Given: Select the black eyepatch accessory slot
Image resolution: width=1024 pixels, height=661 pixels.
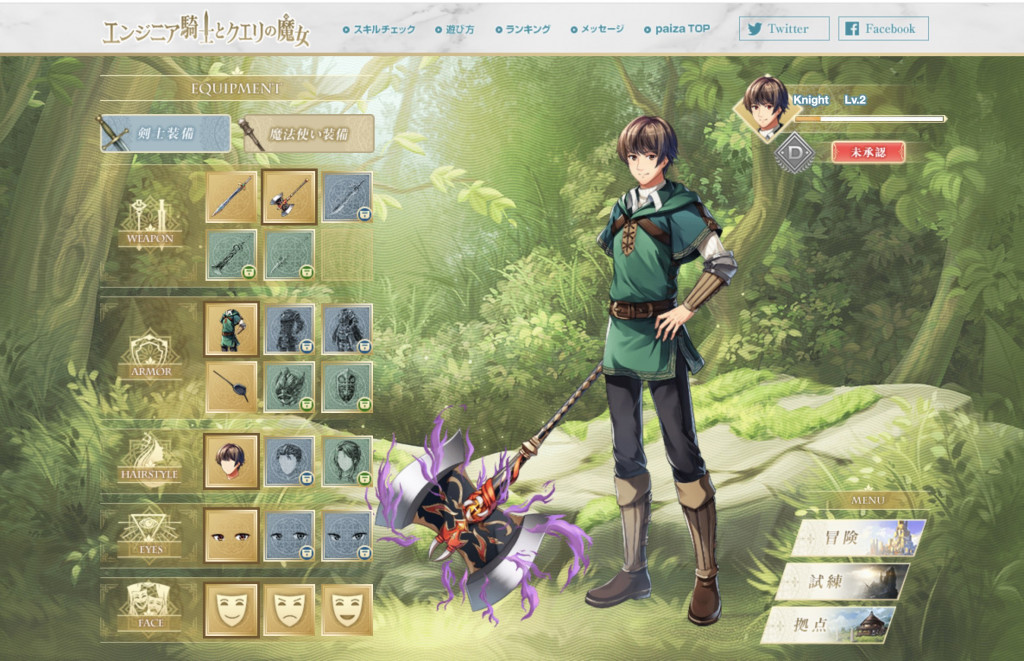Looking at the screenshot, I should tap(231, 386).
